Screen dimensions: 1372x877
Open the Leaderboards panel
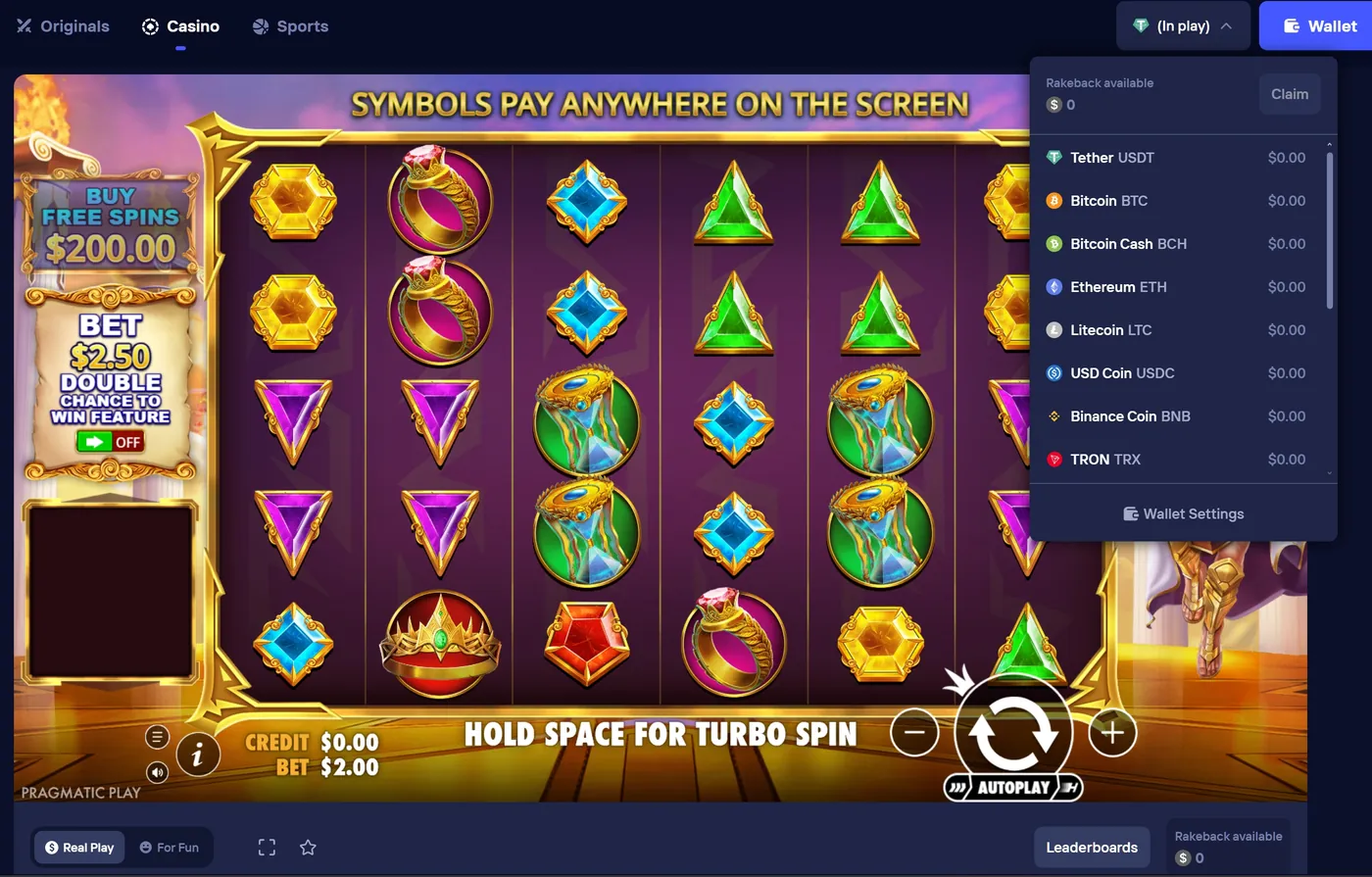coord(1092,847)
